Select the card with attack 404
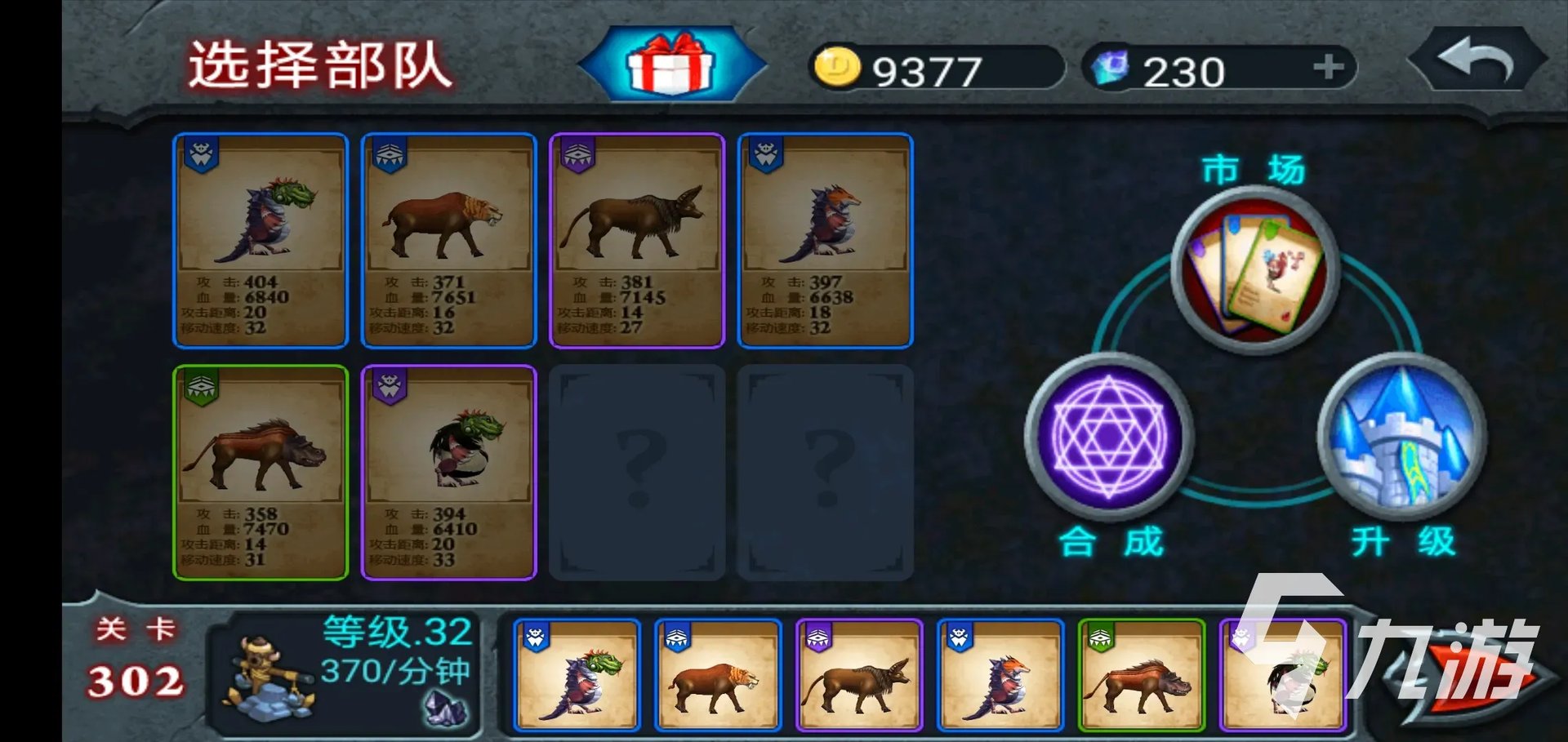Image resolution: width=1568 pixels, height=742 pixels. (x=261, y=240)
